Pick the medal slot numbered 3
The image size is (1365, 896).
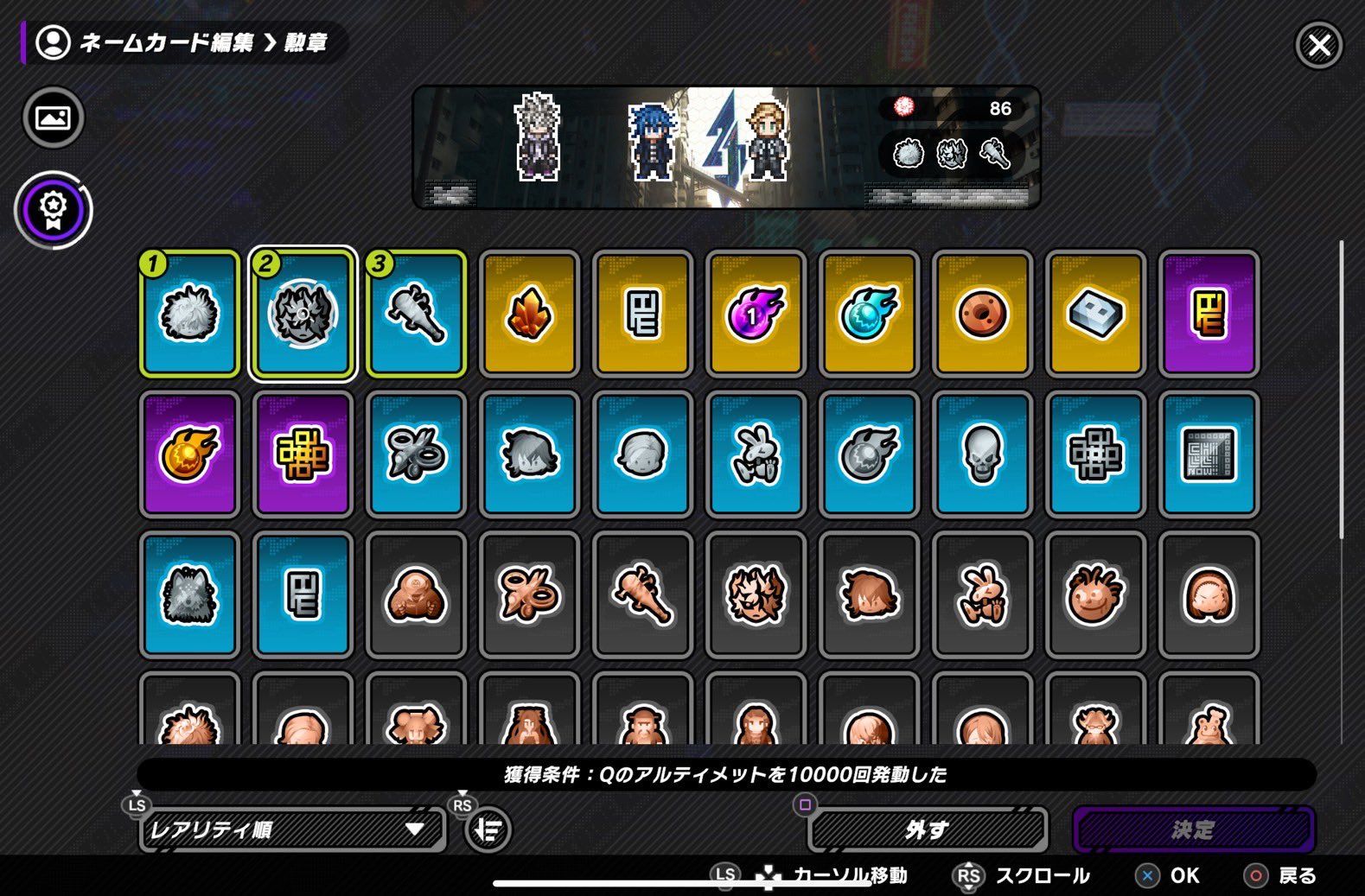point(416,314)
